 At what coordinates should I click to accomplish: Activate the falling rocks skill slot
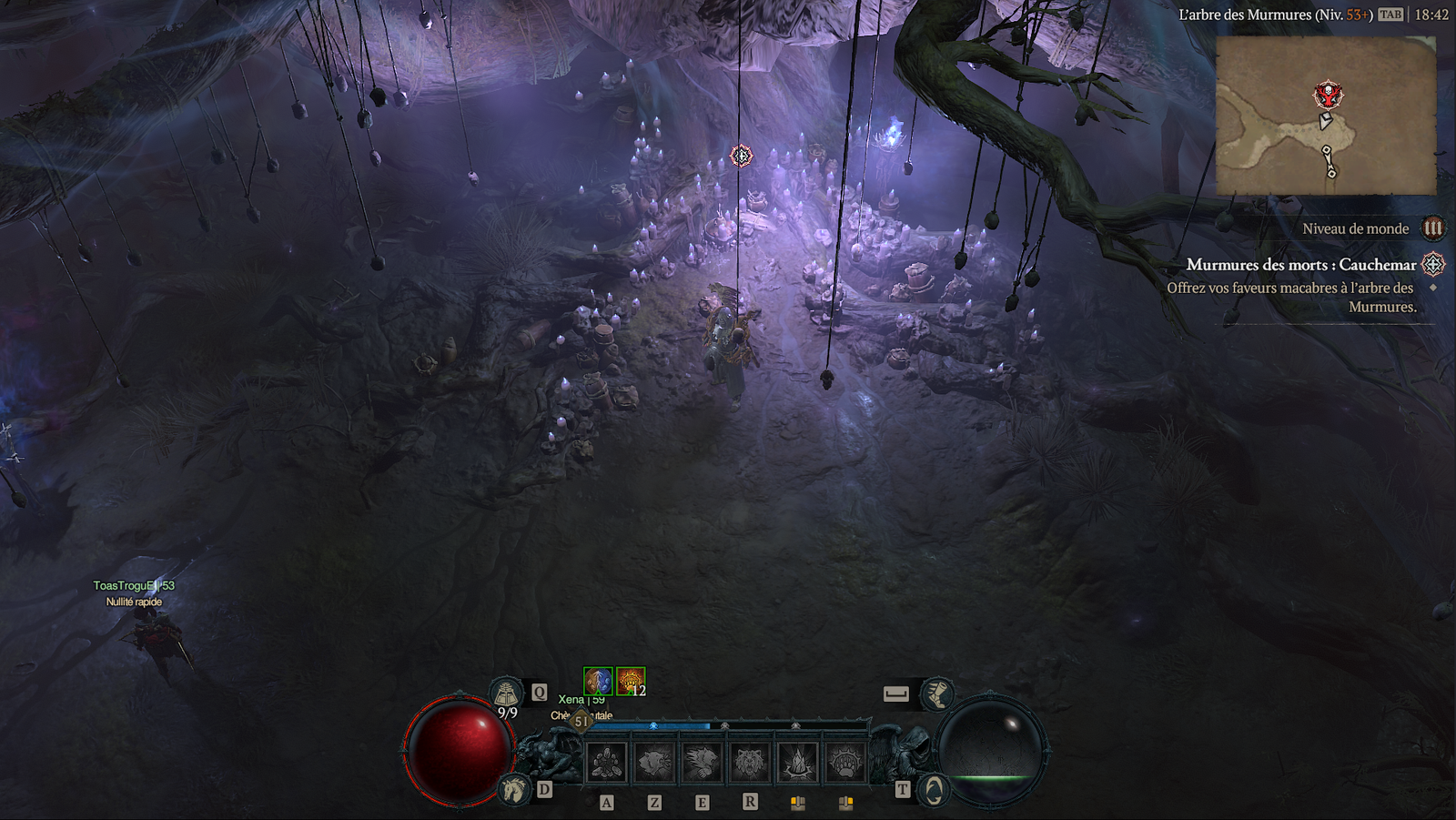[606, 762]
